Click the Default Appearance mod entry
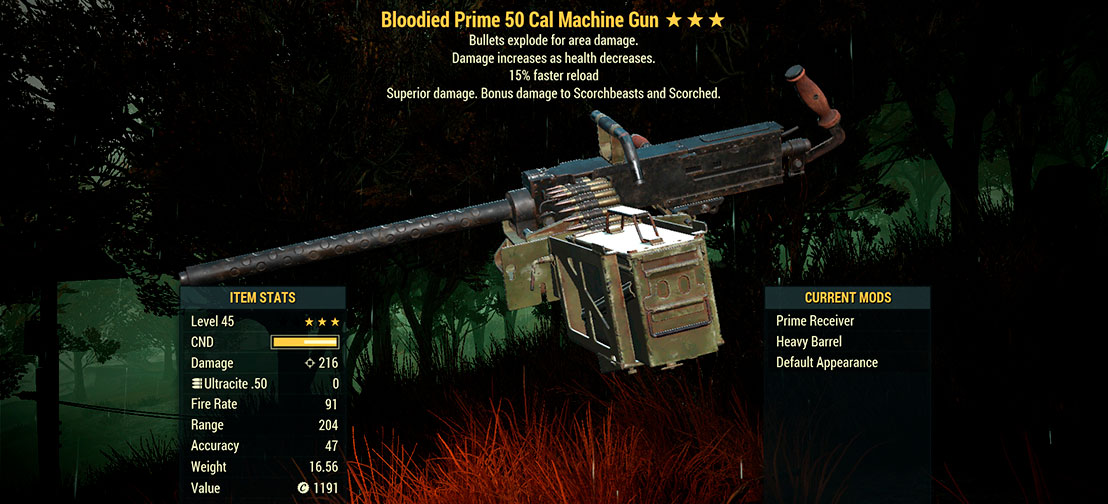The height and width of the screenshot is (504, 1108). point(826,362)
